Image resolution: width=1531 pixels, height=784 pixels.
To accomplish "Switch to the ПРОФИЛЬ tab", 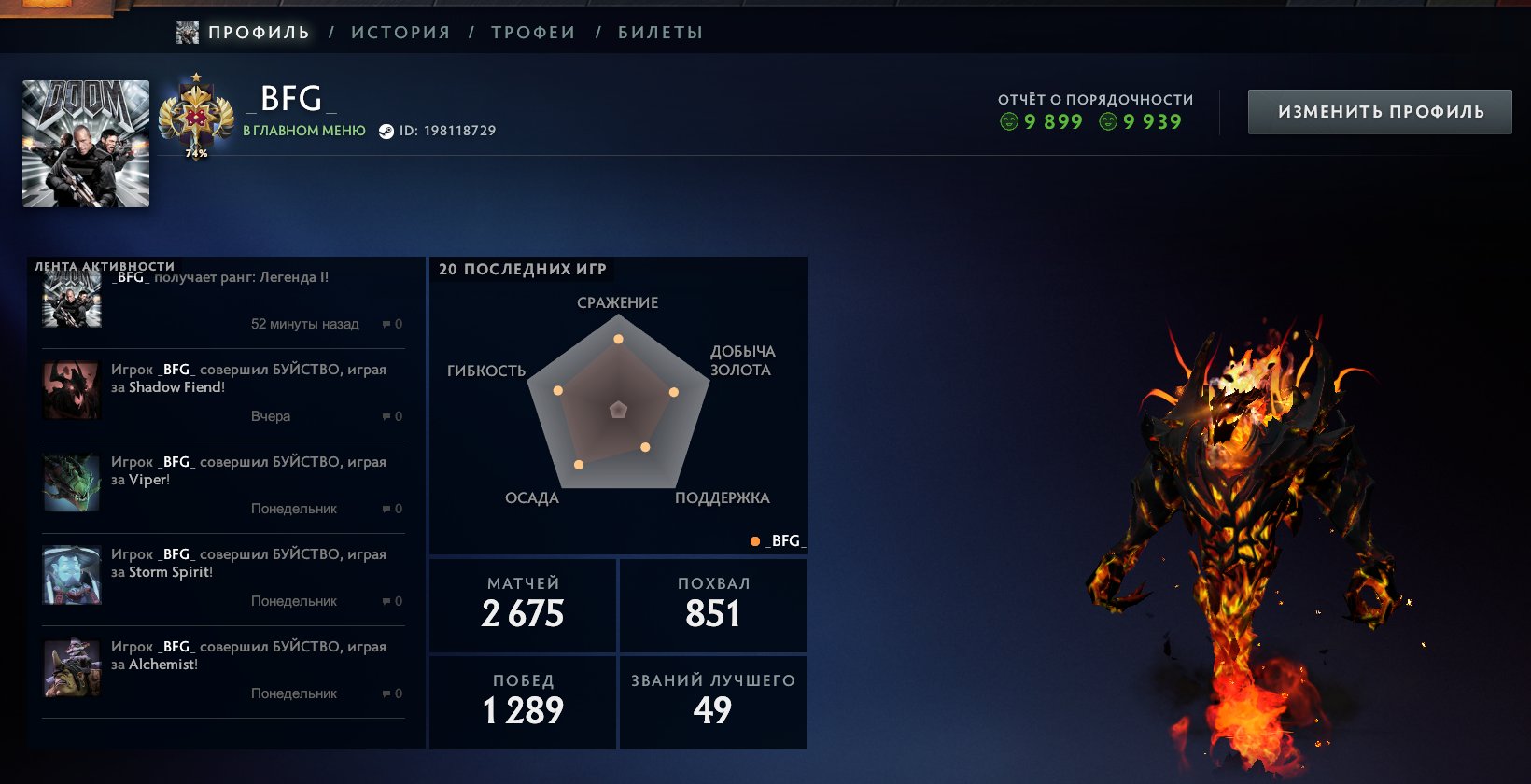I will (x=259, y=31).
